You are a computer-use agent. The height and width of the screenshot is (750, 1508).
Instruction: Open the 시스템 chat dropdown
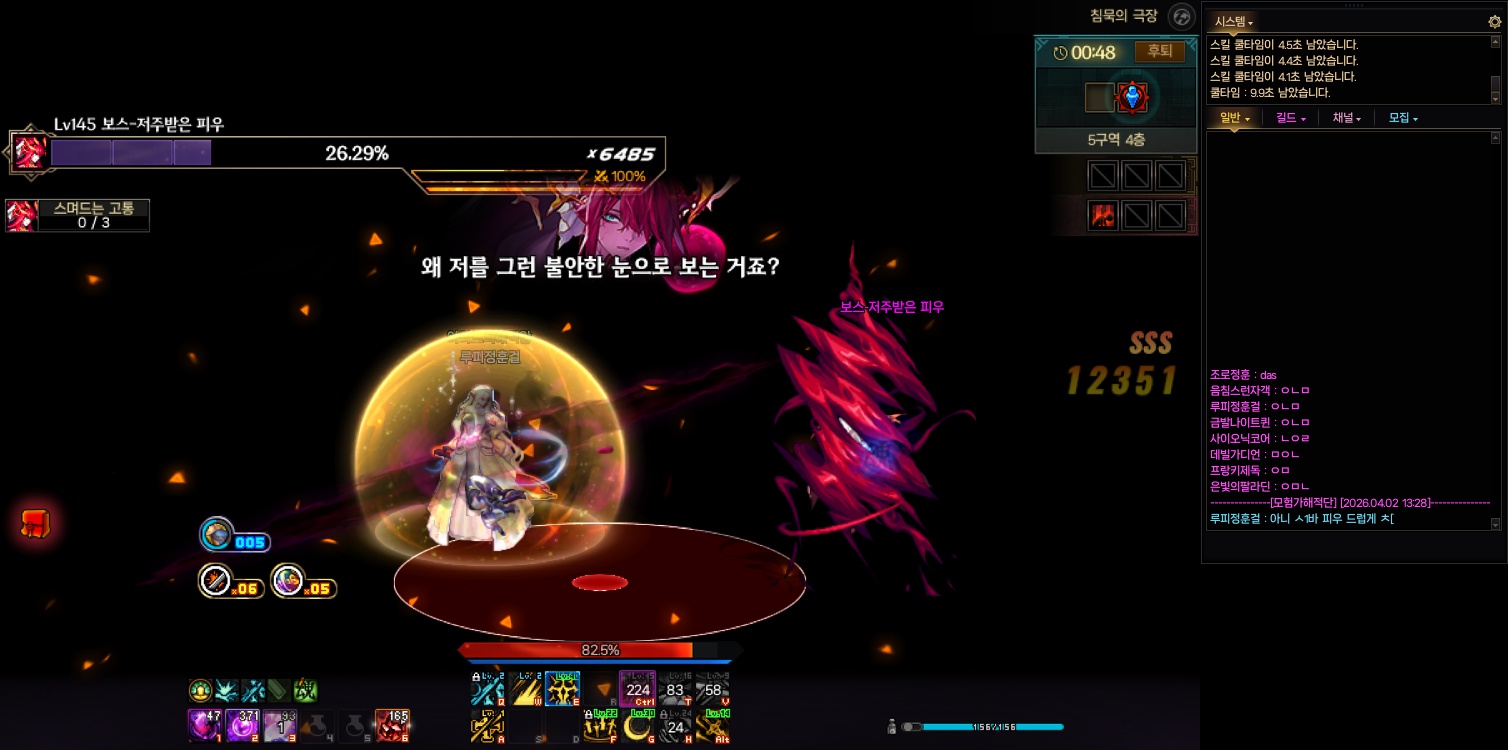pyautogui.click(x=1234, y=21)
